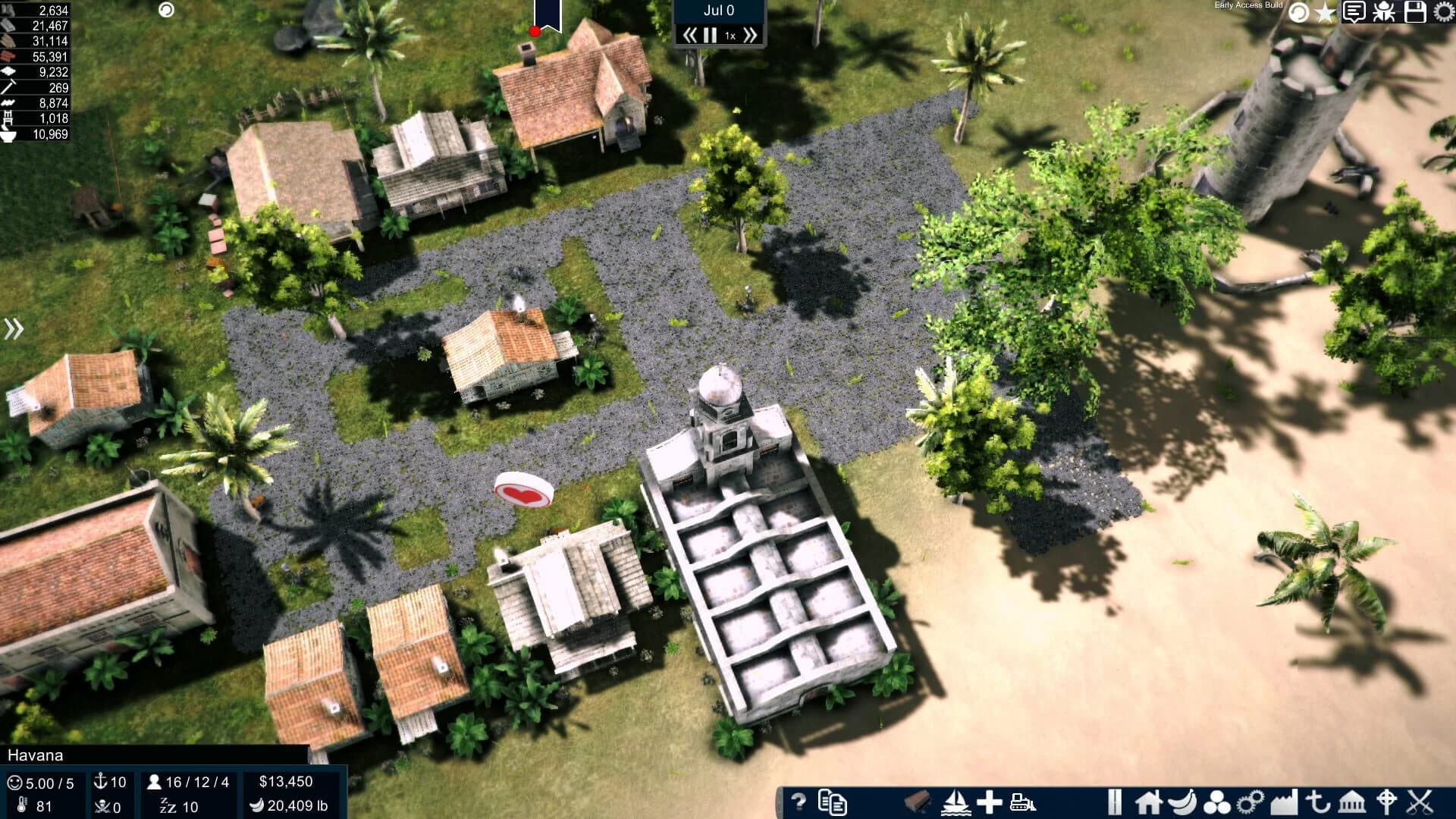Viewport: 1456px width, 819px height.
Task: Click the 1x speed indicator
Action: click(730, 35)
